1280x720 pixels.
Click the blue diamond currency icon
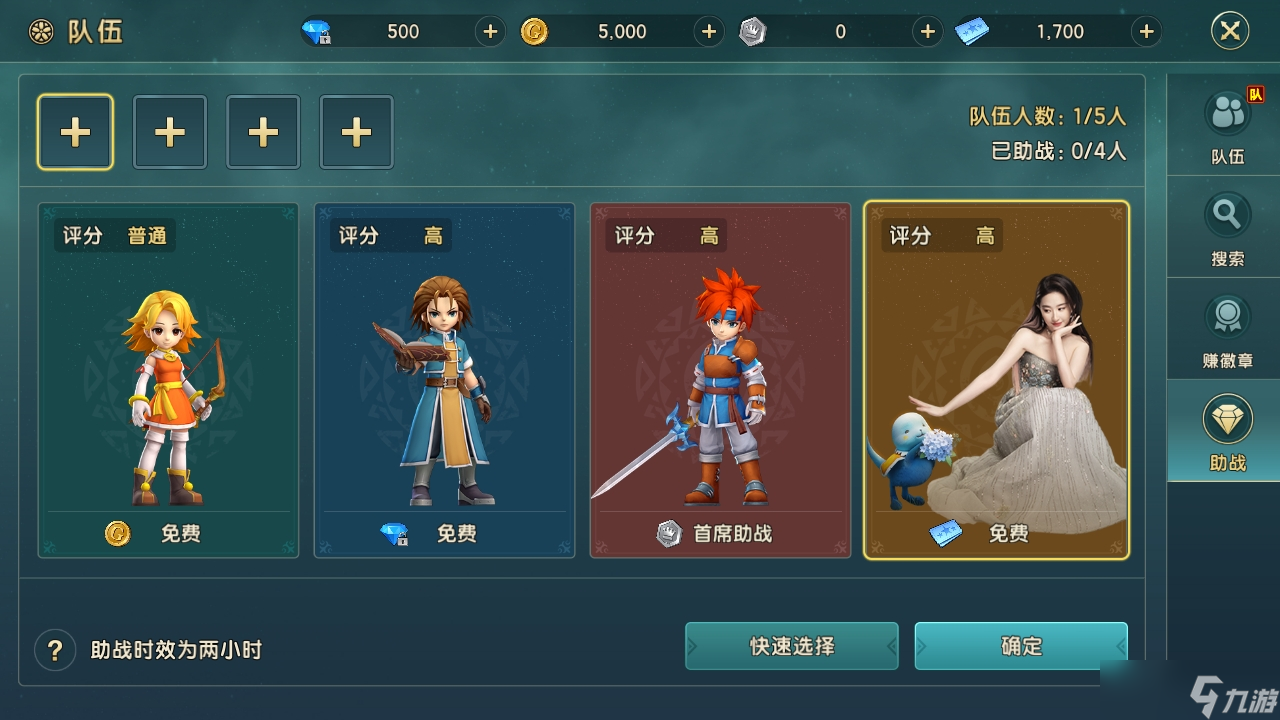tap(318, 31)
